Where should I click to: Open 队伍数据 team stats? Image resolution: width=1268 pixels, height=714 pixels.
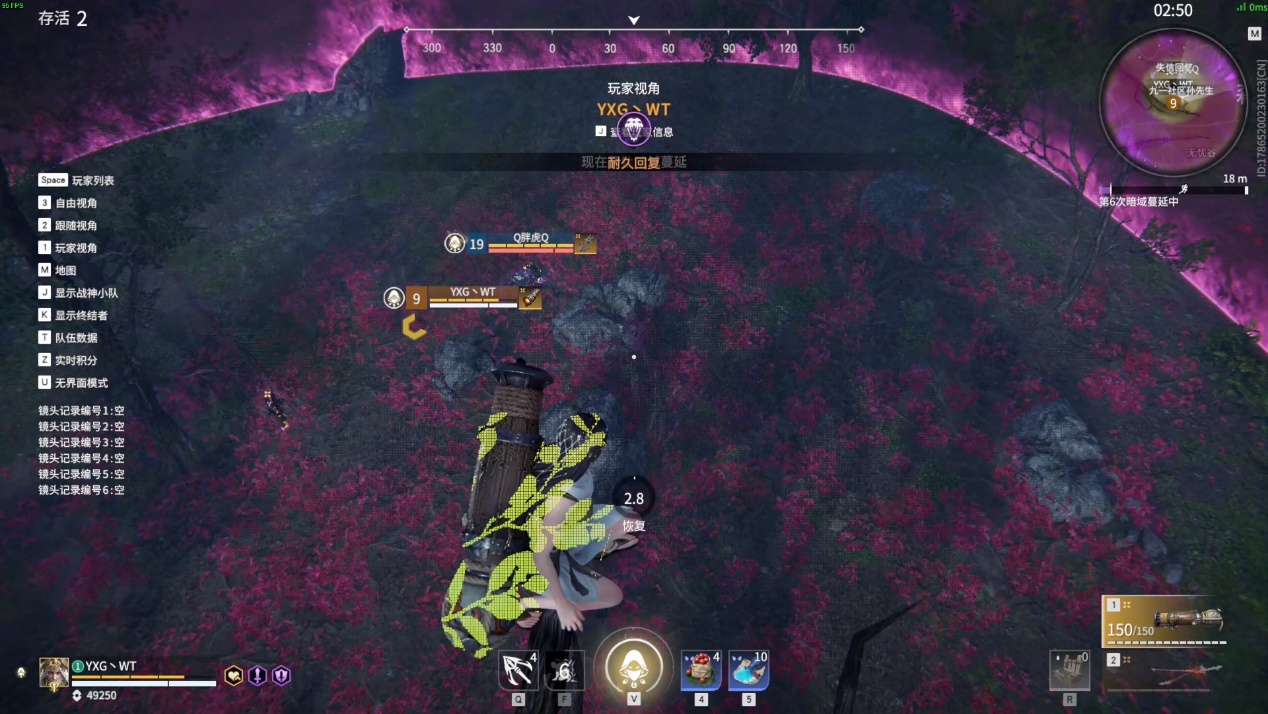coord(76,338)
